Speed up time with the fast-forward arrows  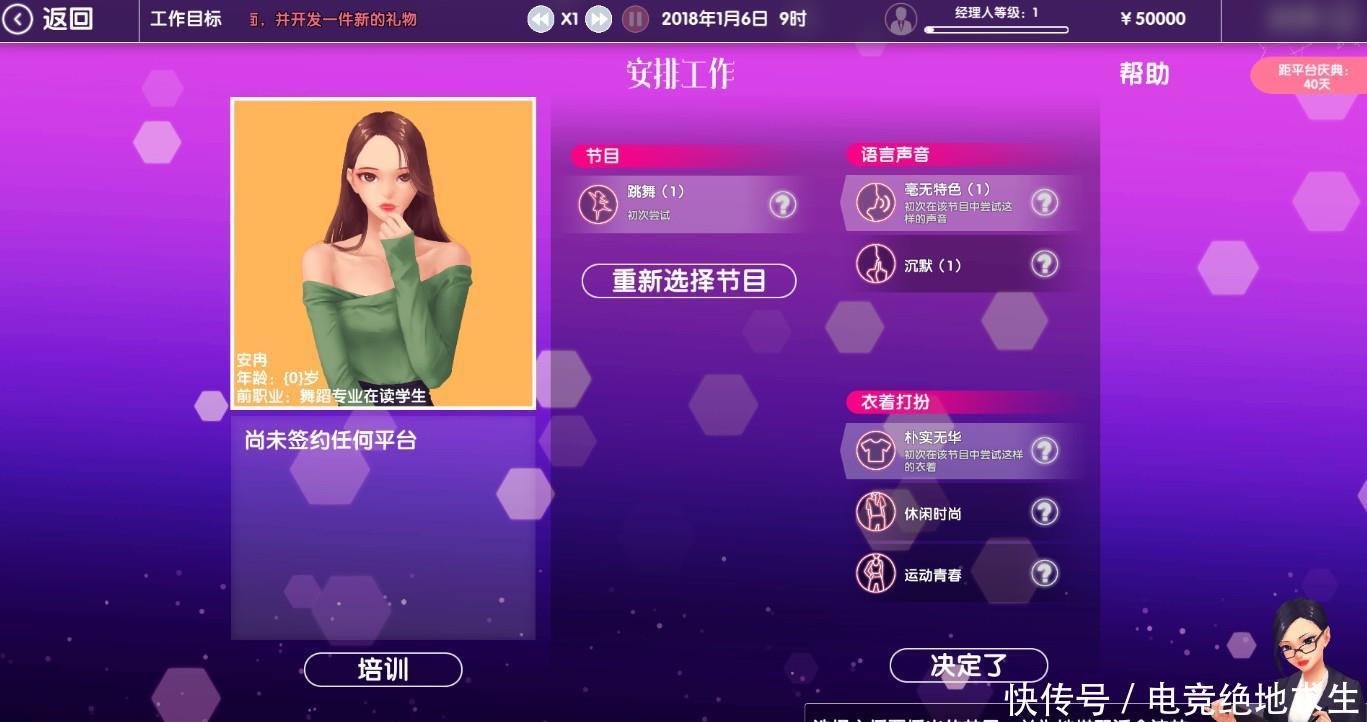tap(597, 18)
